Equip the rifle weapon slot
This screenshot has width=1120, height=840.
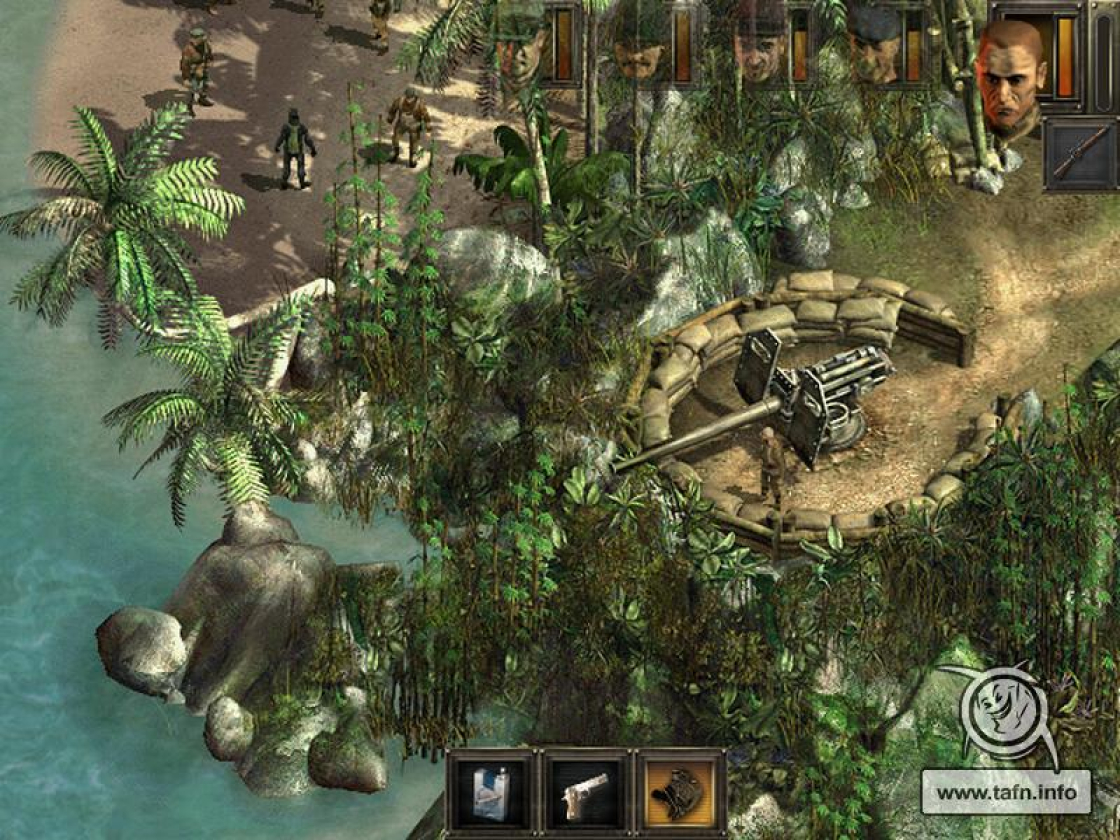(1080, 153)
